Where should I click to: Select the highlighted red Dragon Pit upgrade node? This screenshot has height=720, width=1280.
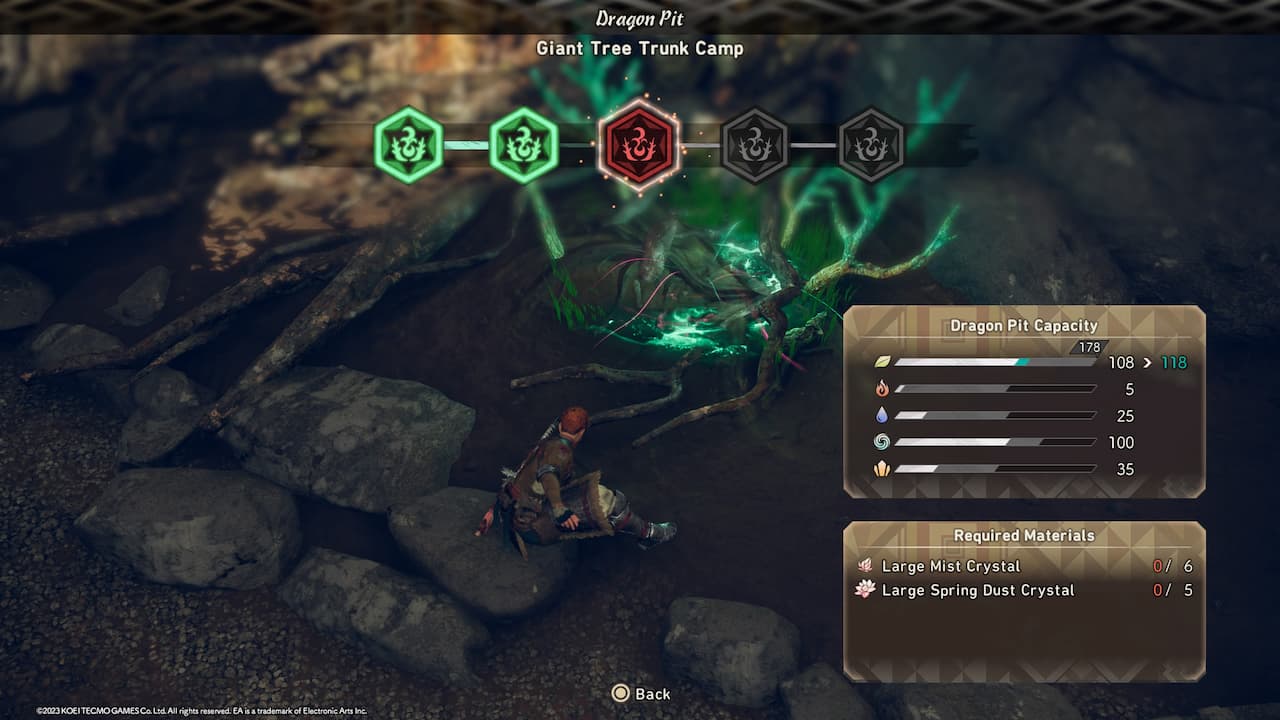coord(639,145)
